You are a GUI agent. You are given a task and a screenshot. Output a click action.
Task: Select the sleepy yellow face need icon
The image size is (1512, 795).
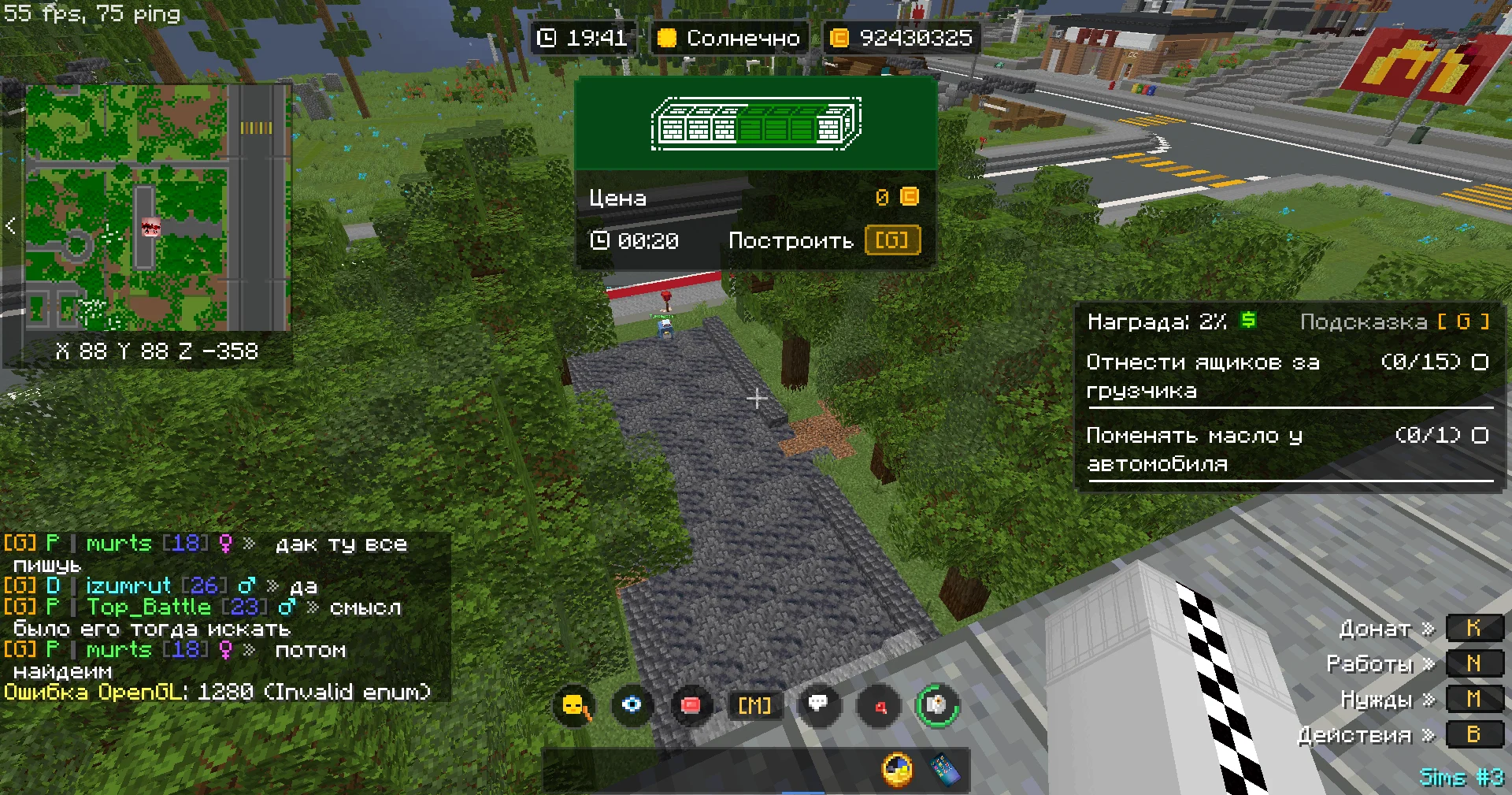coord(575,705)
